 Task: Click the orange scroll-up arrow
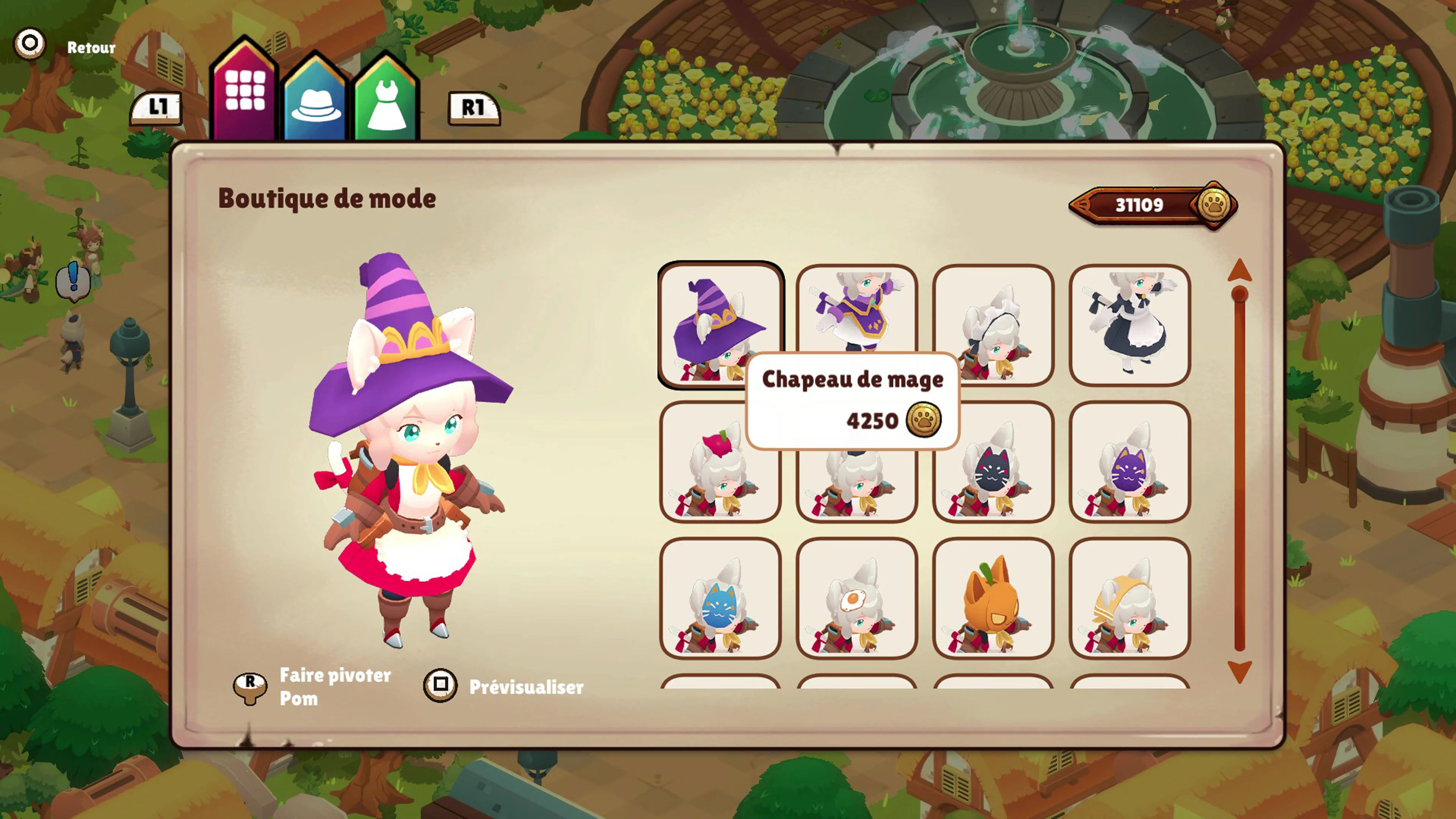(1239, 270)
